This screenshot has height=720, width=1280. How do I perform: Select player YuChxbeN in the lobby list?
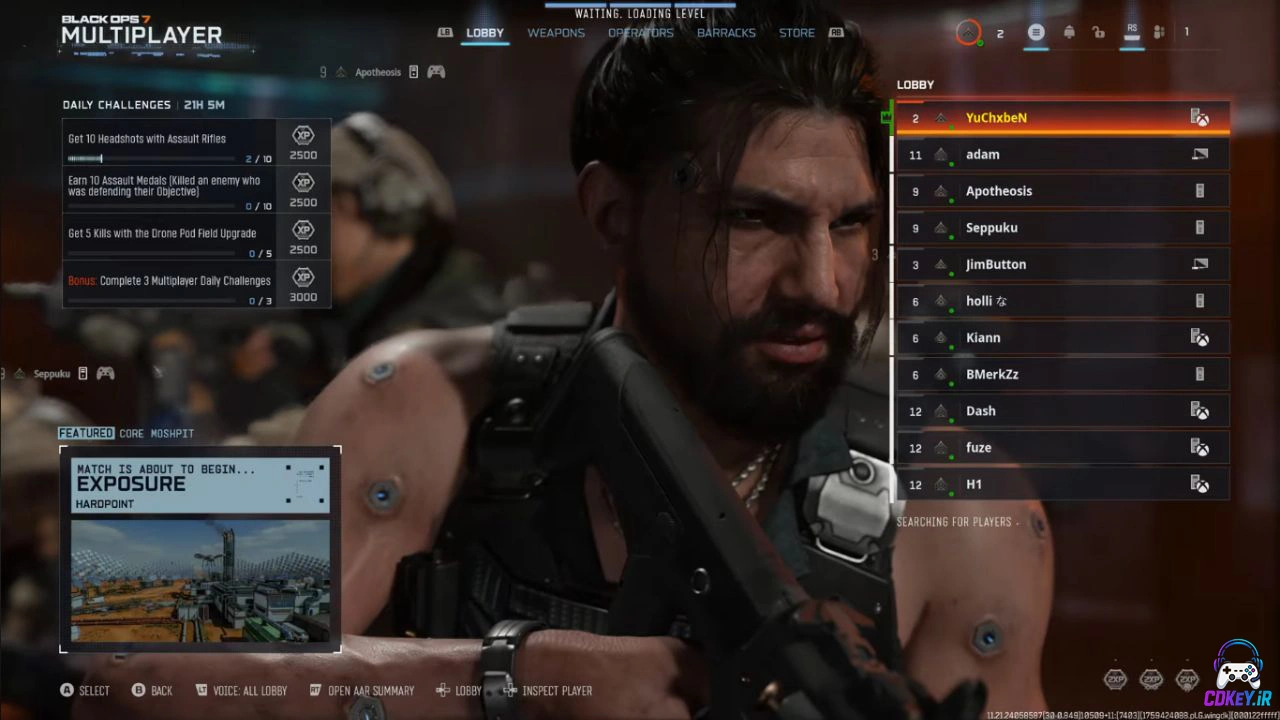1062,118
